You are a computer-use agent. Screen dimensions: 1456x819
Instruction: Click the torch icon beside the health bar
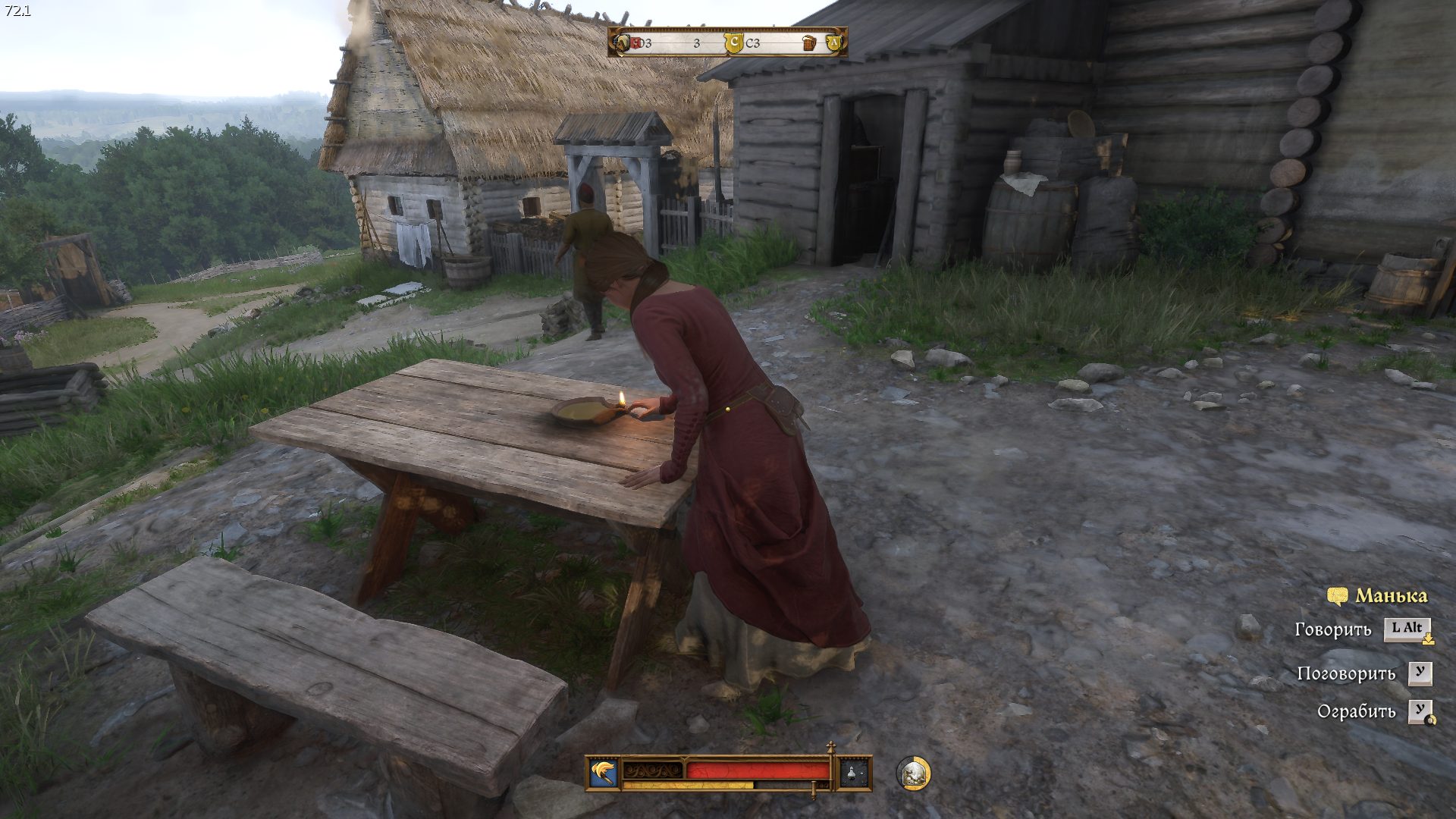click(x=604, y=773)
